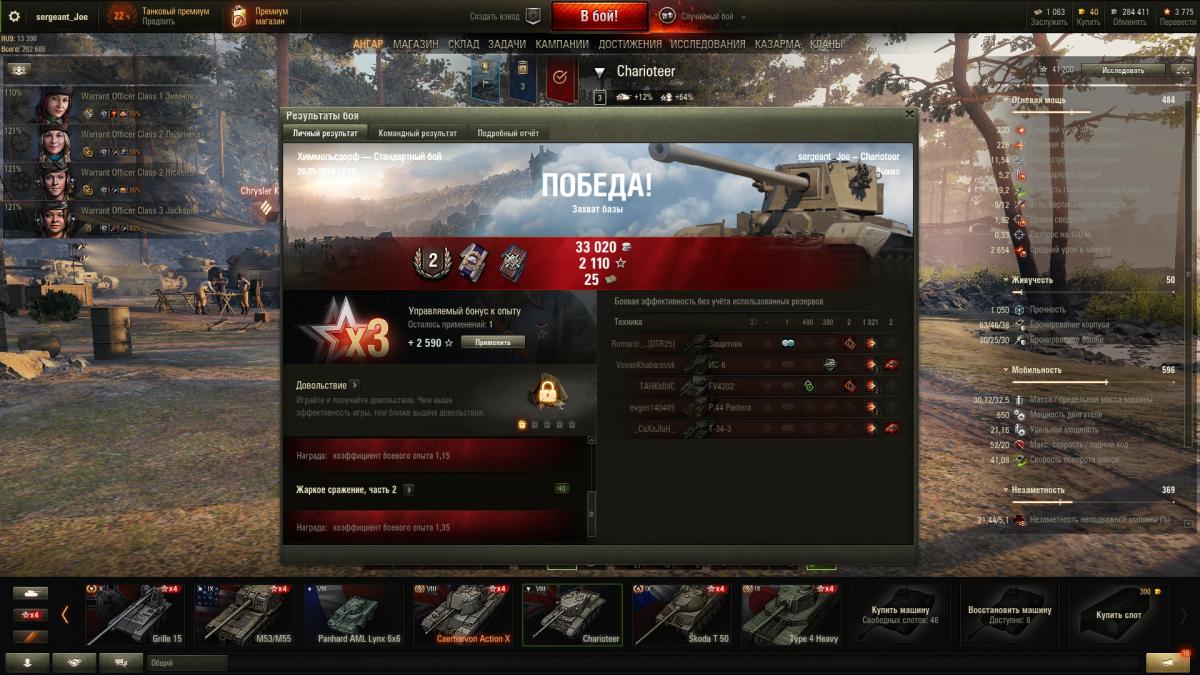Choose the Škoda T 50 tank
Image resolution: width=1200 pixels, height=675 pixels.
[679, 614]
